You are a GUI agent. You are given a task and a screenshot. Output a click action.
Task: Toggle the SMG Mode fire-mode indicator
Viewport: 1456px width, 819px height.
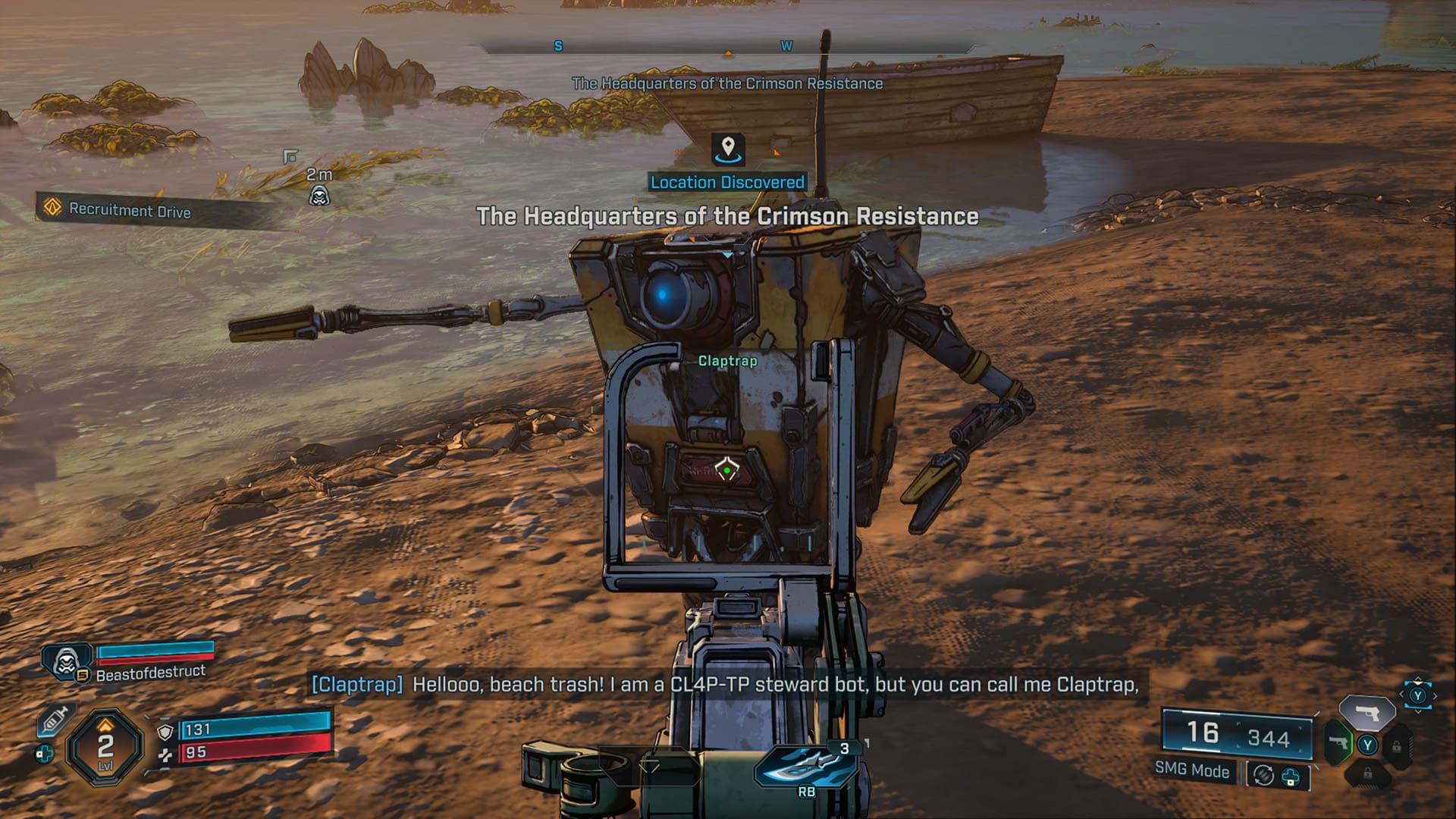[1192, 773]
